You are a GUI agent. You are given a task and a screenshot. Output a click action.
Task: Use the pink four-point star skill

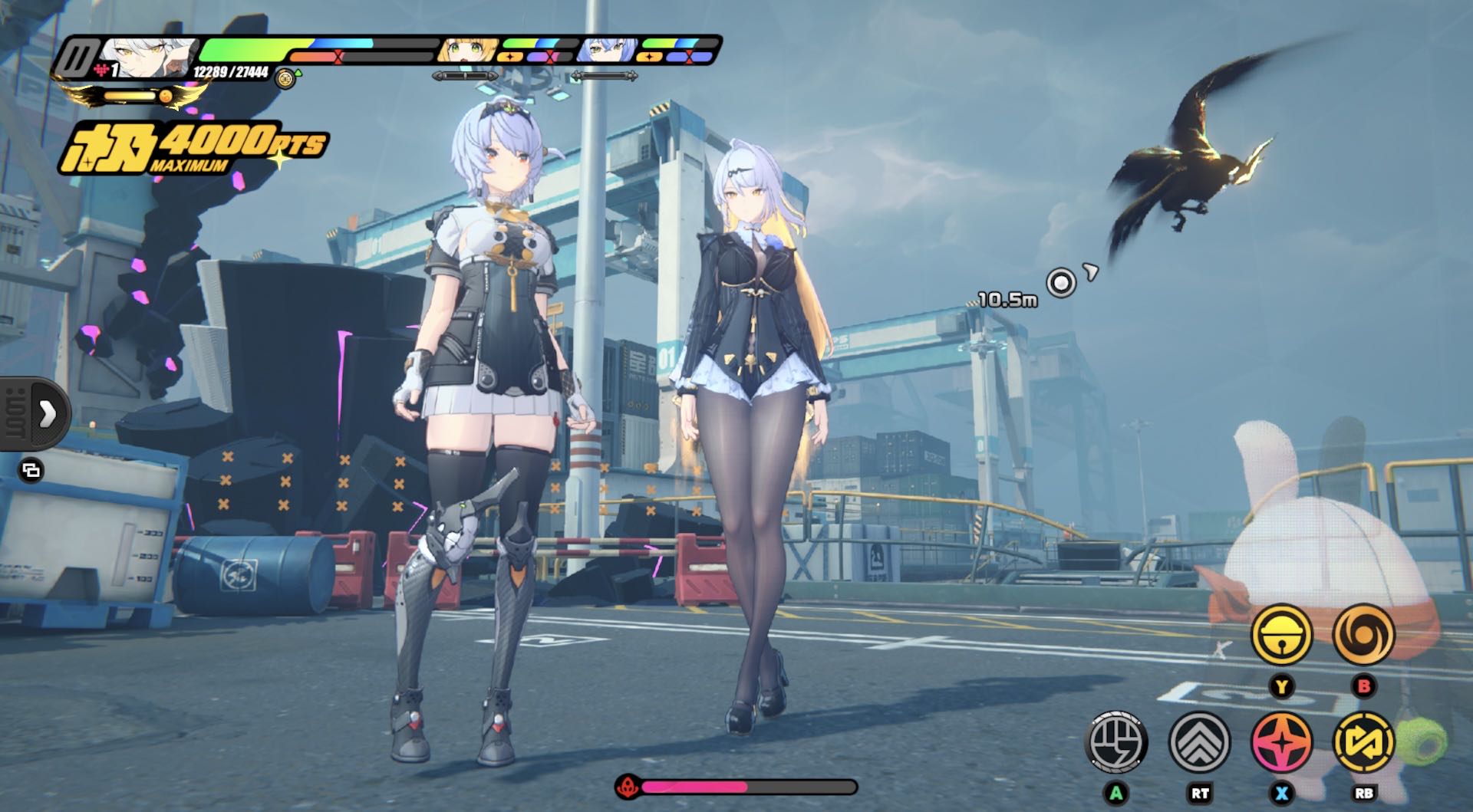(1281, 741)
